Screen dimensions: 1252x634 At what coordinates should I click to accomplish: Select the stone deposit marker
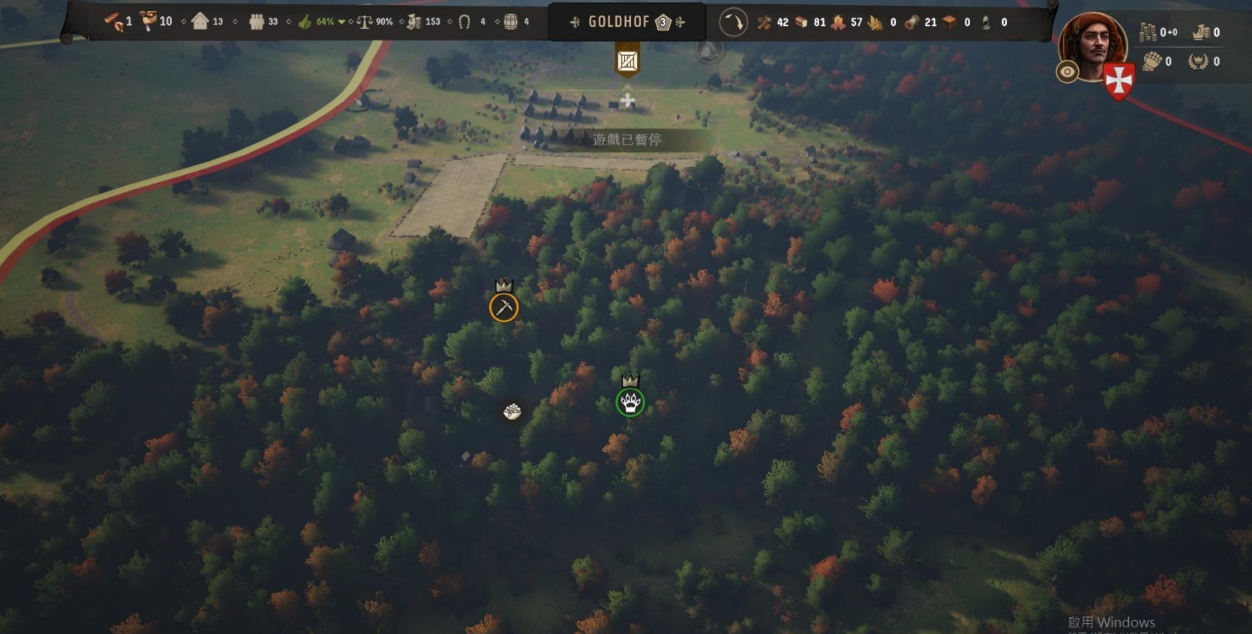tap(512, 411)
